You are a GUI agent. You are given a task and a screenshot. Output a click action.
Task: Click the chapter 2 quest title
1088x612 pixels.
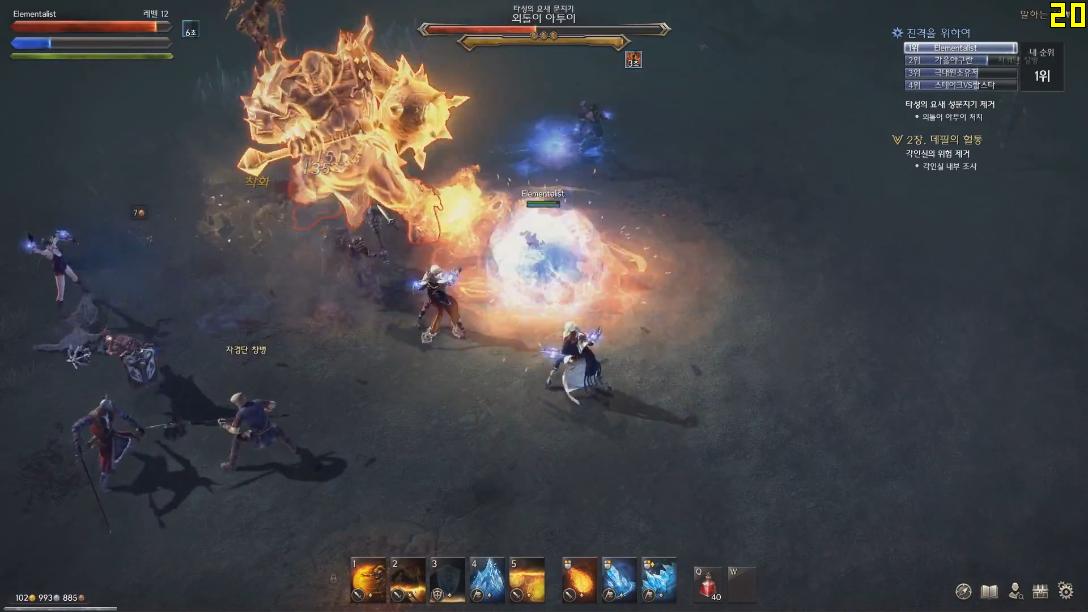click(x=943, y=140)
